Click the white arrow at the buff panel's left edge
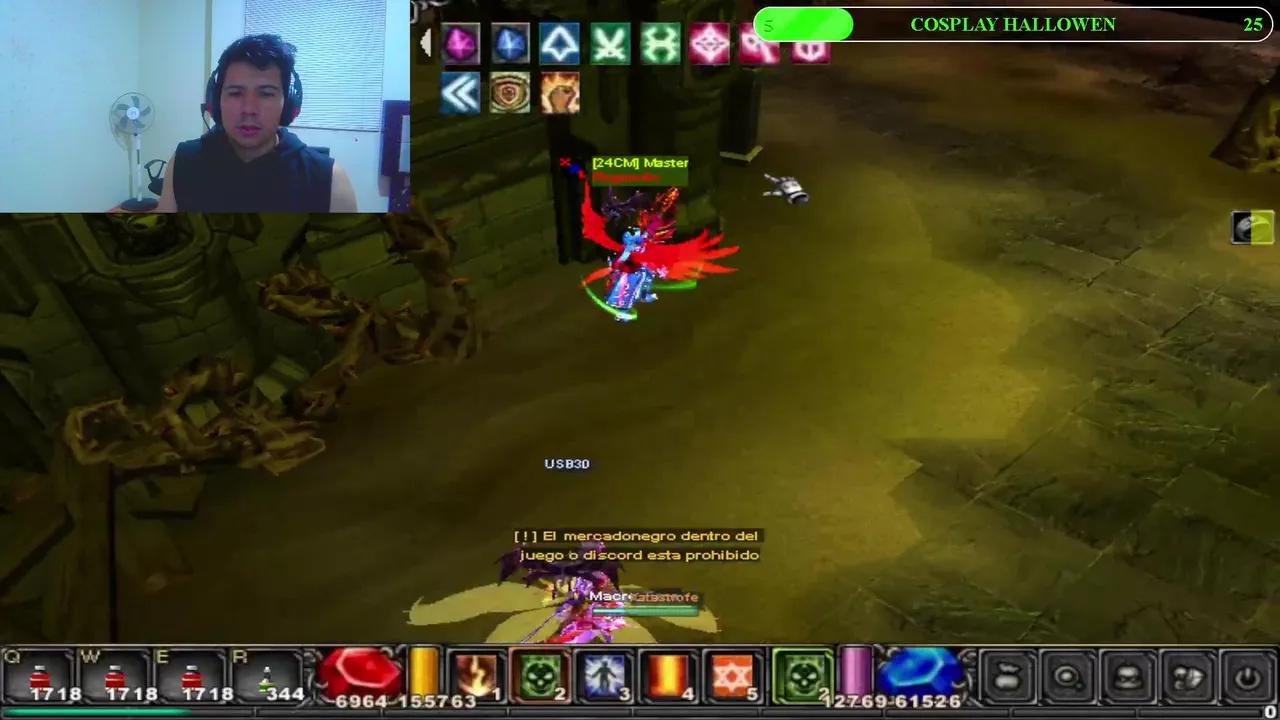 coord(428,42)
